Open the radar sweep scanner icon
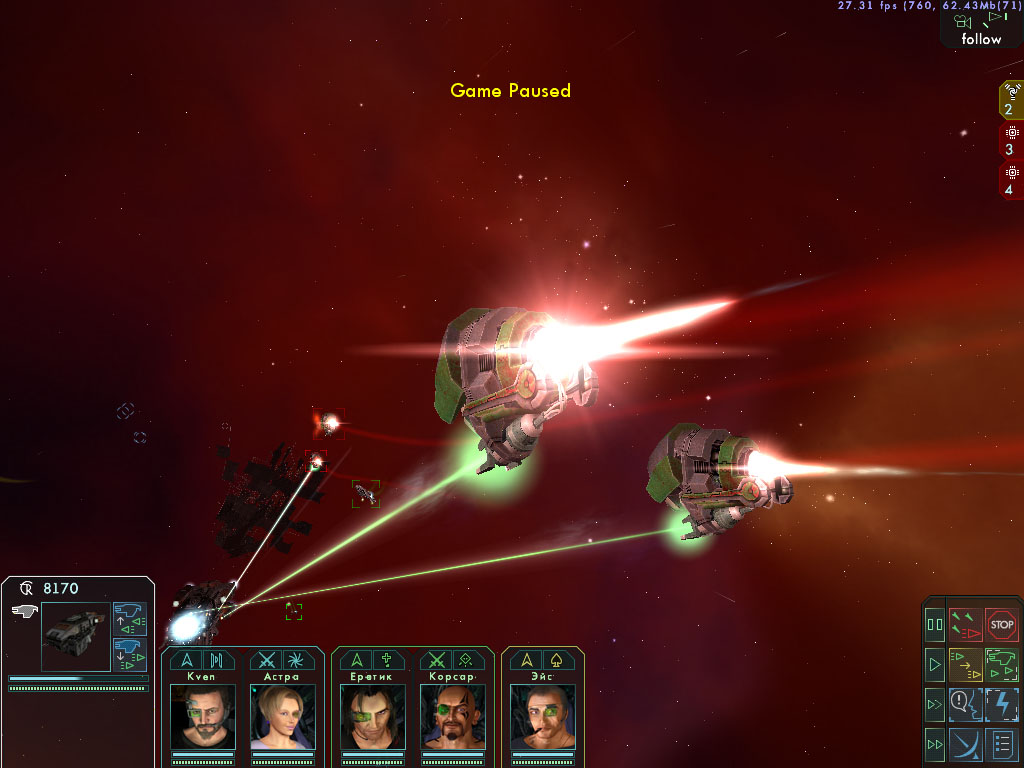 click(x=965, y=744)
